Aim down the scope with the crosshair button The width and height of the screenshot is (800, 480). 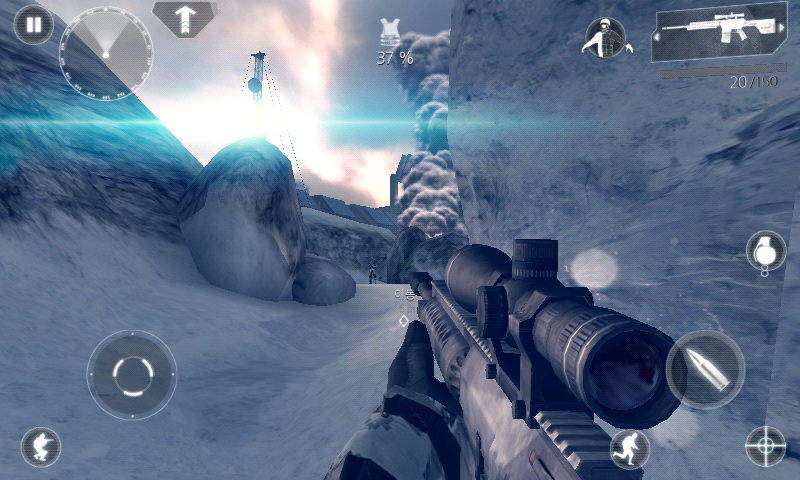[x=766, y=446]
